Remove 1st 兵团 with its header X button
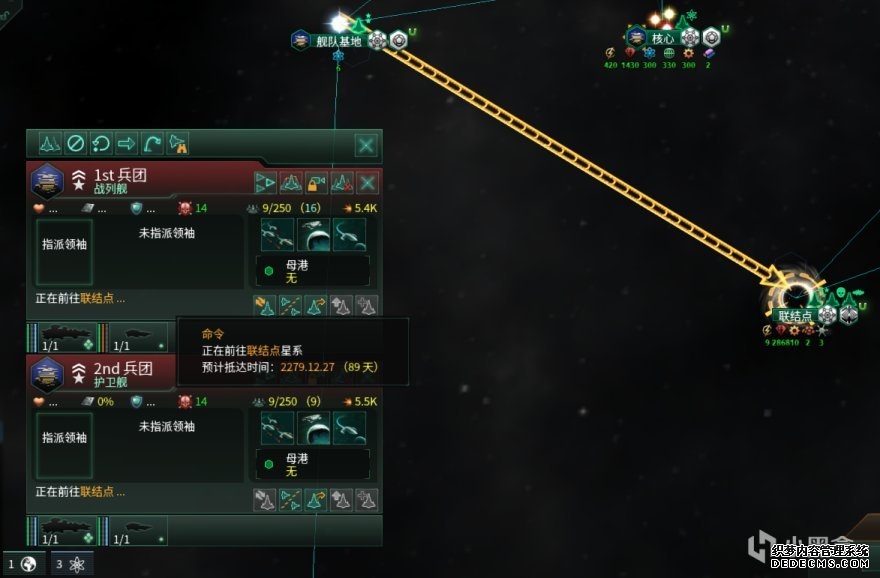 367,183
